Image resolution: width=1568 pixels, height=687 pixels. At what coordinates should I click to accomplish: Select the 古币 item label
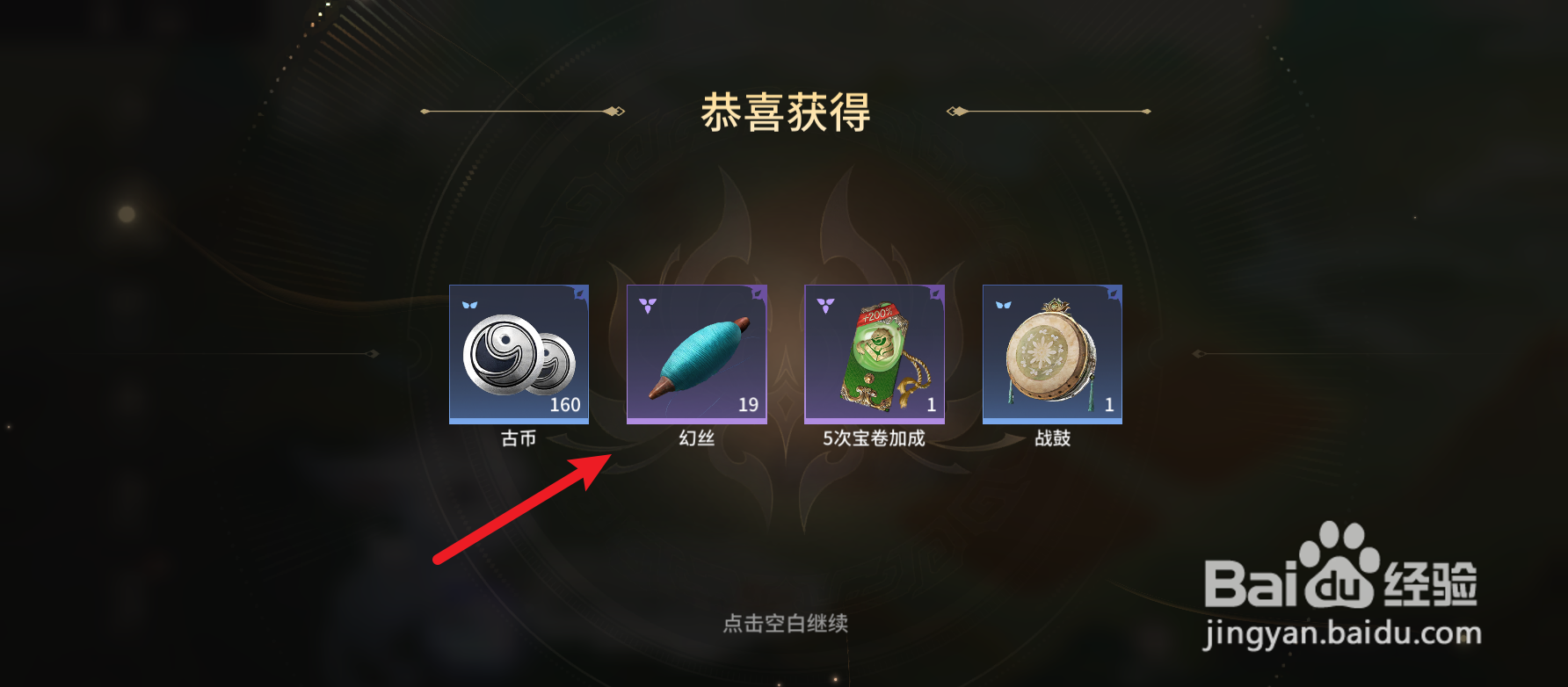click(518, 438)
